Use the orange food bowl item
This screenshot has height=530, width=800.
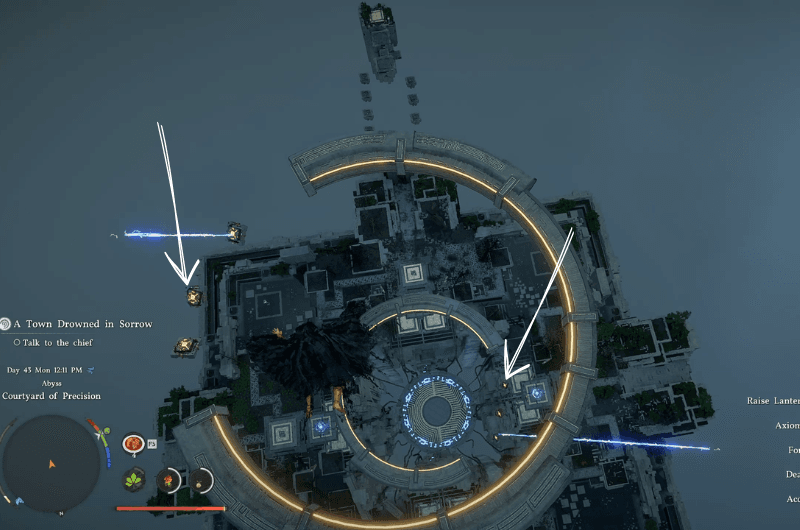[132, 444]
